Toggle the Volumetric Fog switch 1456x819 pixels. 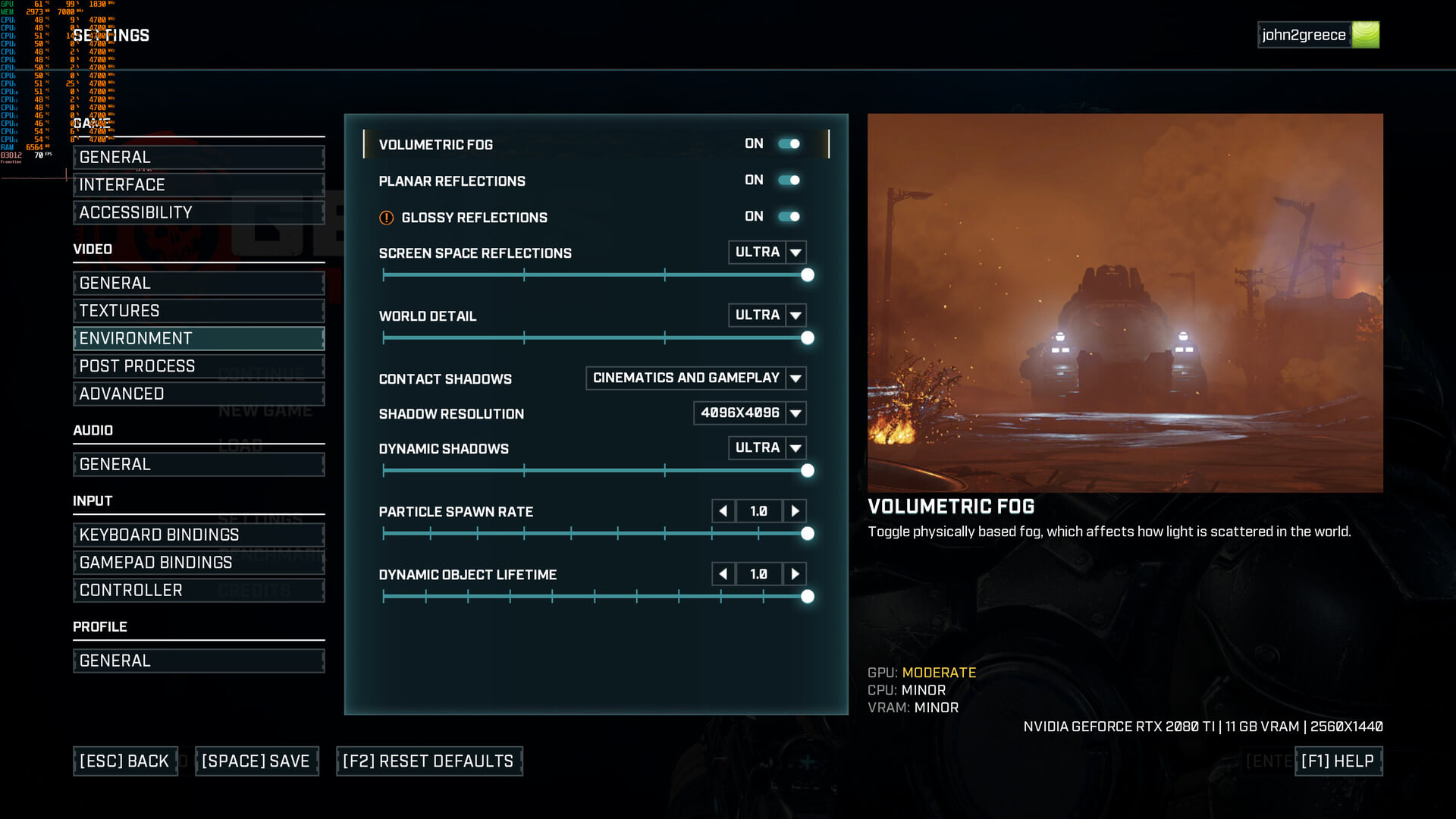[789, 144]
